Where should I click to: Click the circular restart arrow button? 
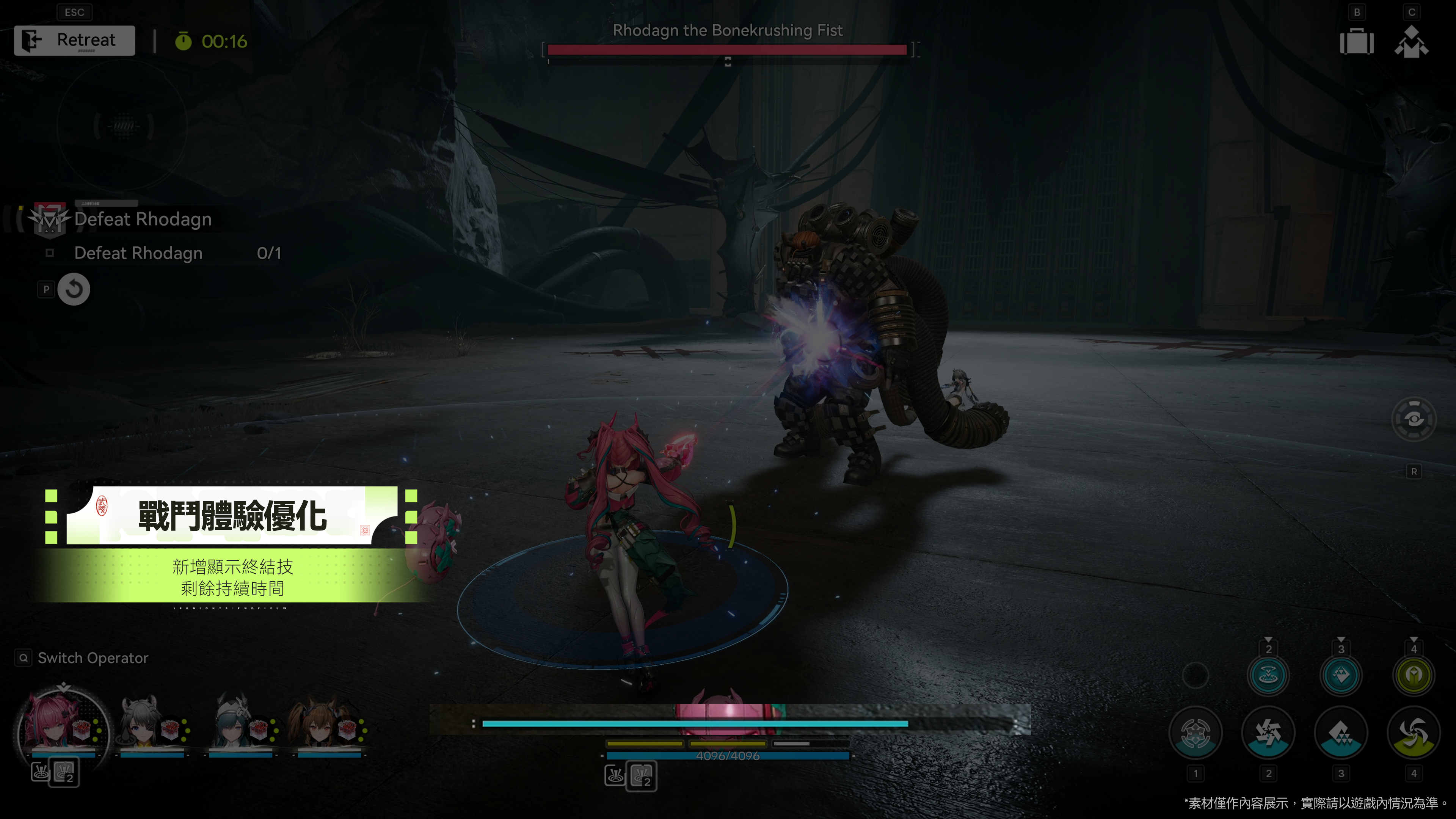pos(74,289)
